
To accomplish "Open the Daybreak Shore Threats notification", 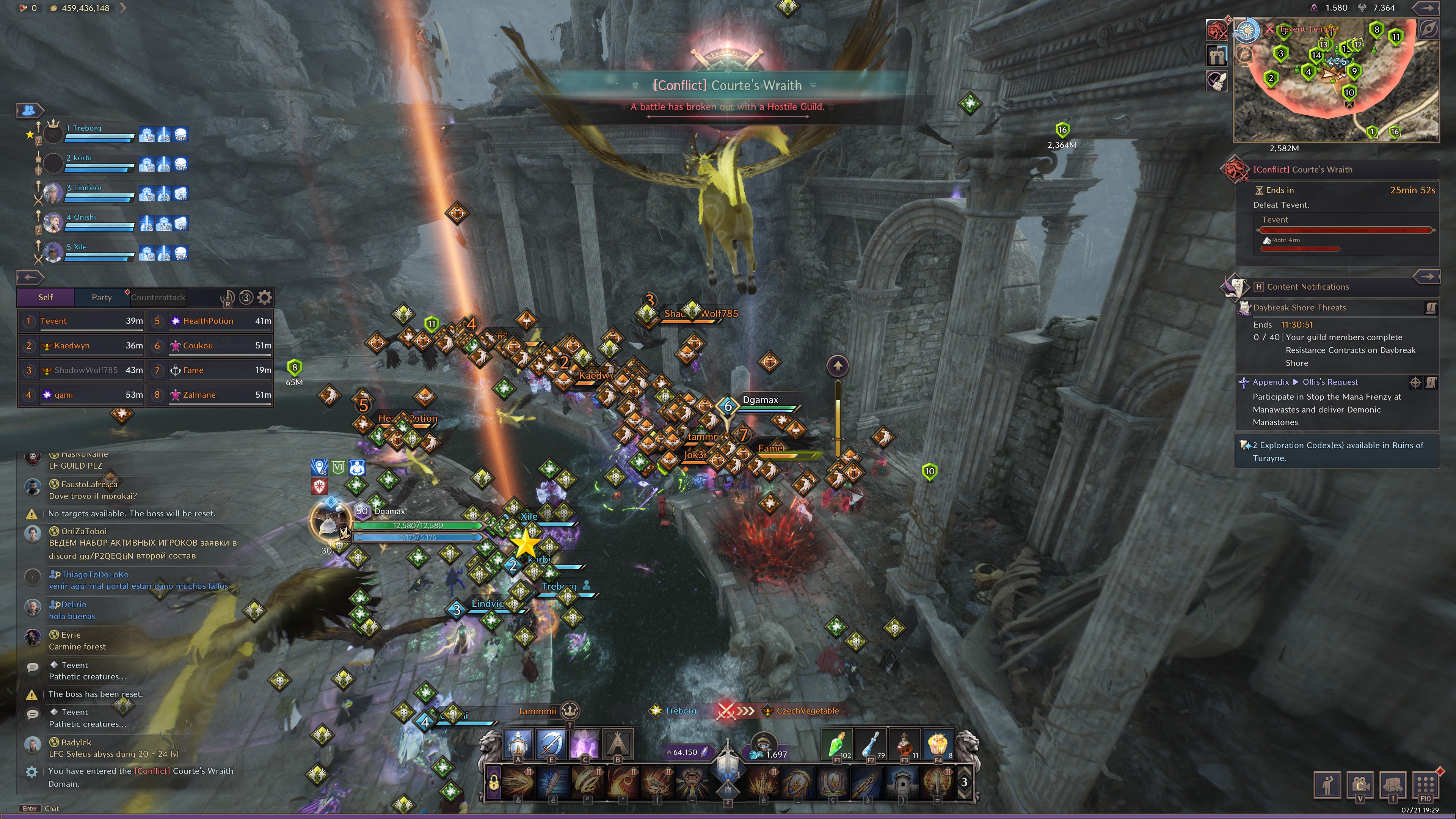I will point(1299,308).
